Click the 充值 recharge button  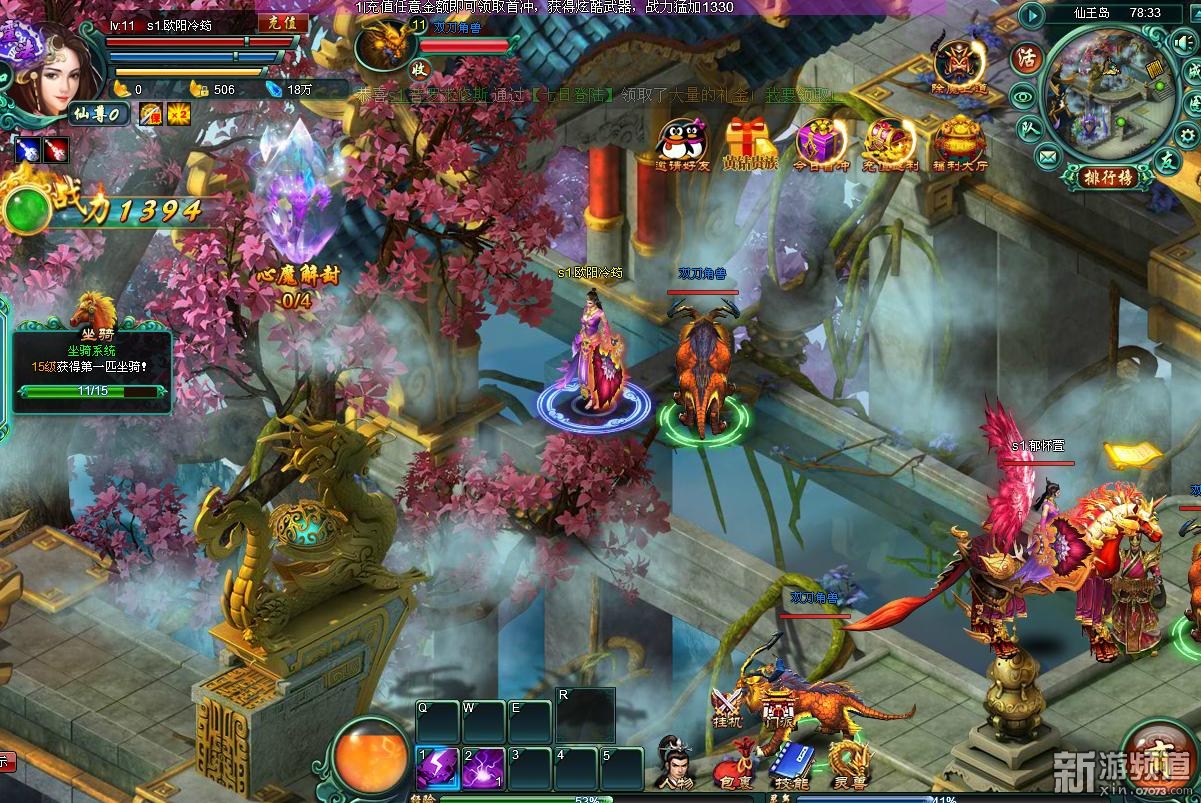click(x=282, y=23)
